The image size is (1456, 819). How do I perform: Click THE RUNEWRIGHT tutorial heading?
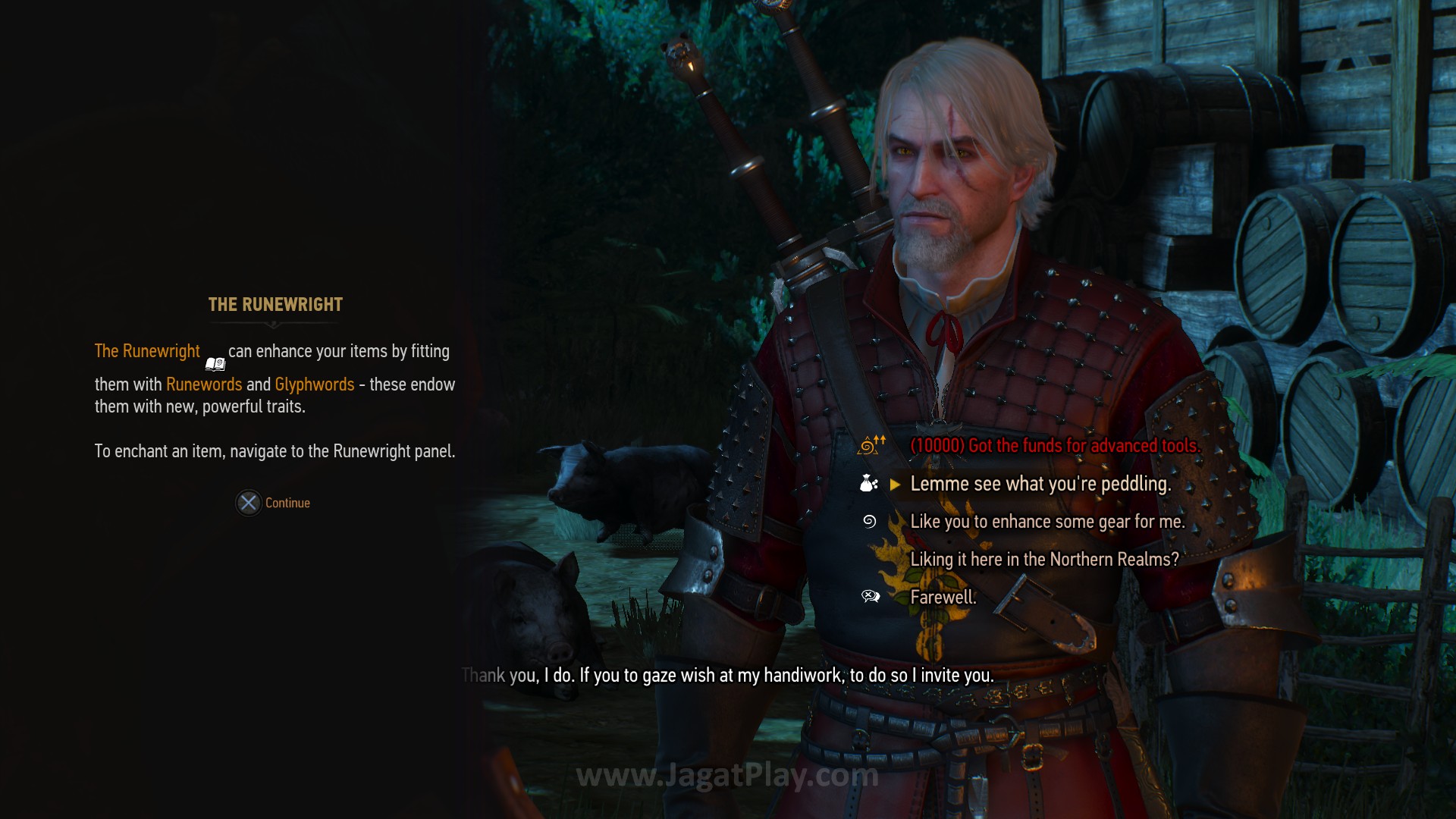[274, 305]
